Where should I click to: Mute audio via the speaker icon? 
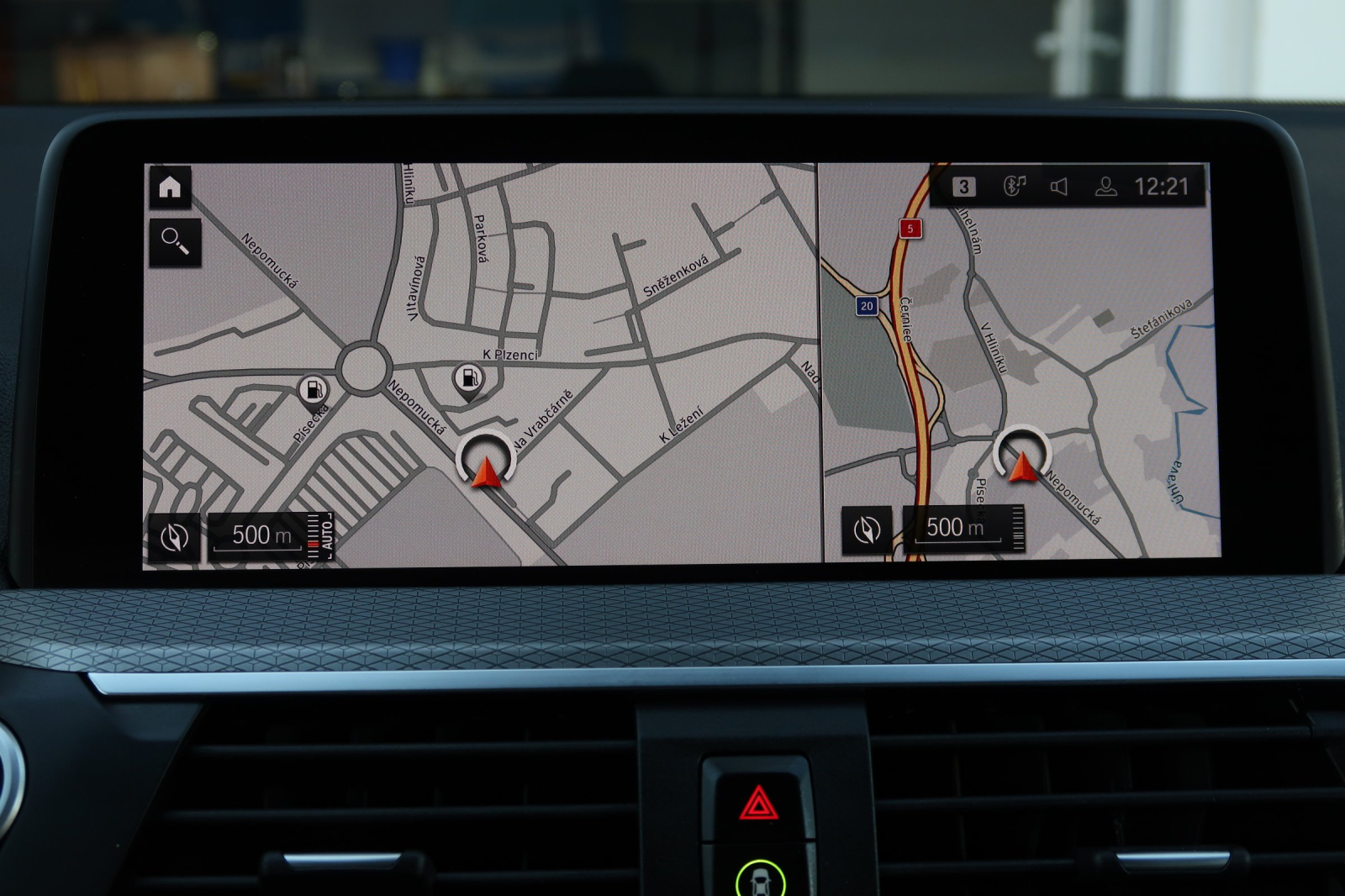(x=1060, y=187)
